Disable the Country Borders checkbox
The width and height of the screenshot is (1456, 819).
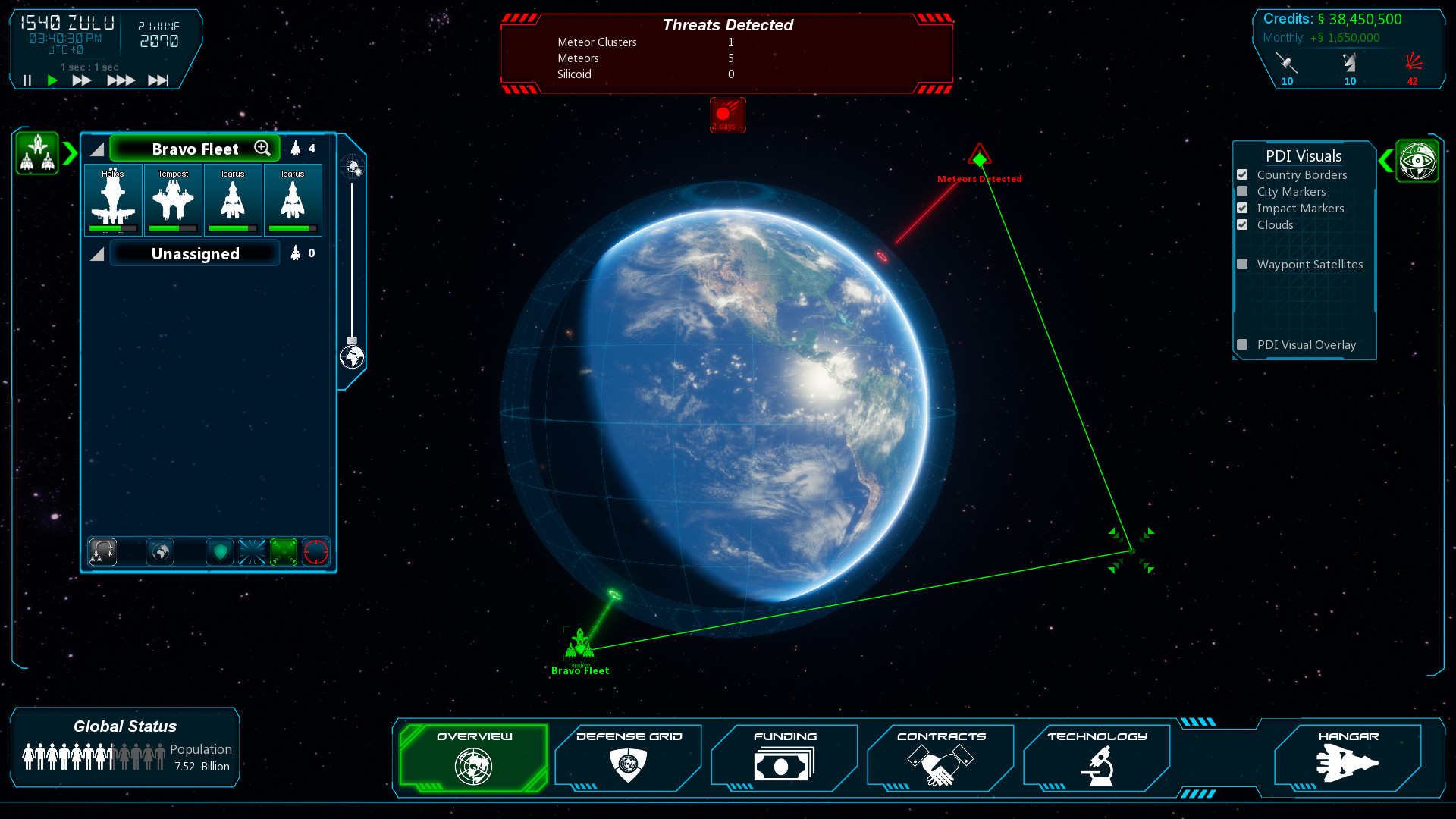pos(1242,174)
